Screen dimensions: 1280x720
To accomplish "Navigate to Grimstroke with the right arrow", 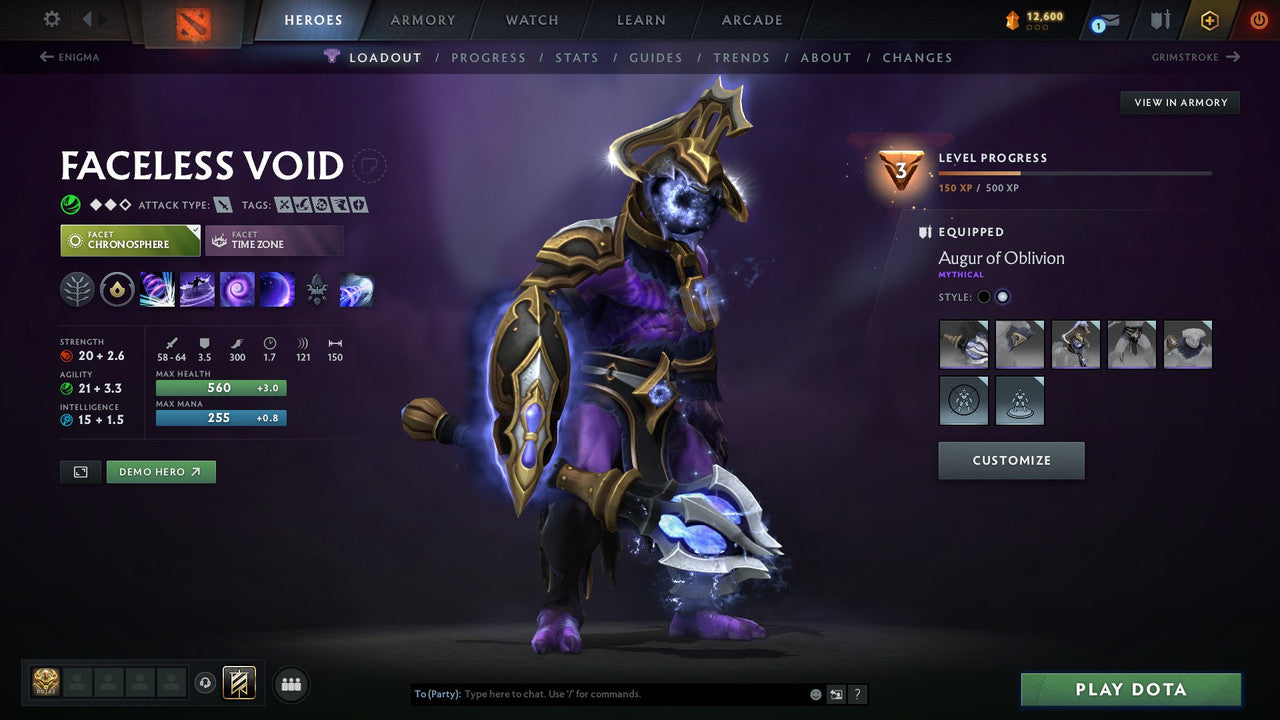I will click(x=1235, y=57).
